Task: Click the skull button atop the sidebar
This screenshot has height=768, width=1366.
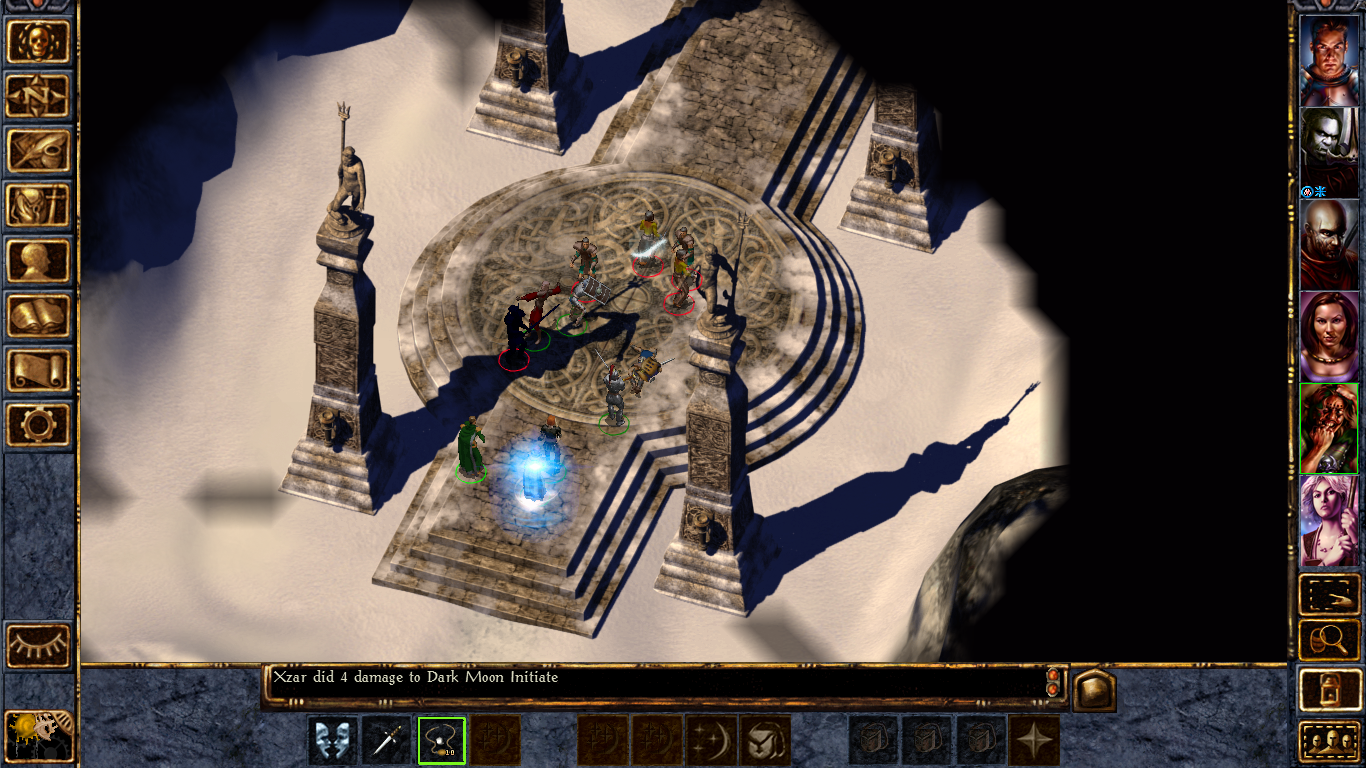Action: click(x=39, y=41)
